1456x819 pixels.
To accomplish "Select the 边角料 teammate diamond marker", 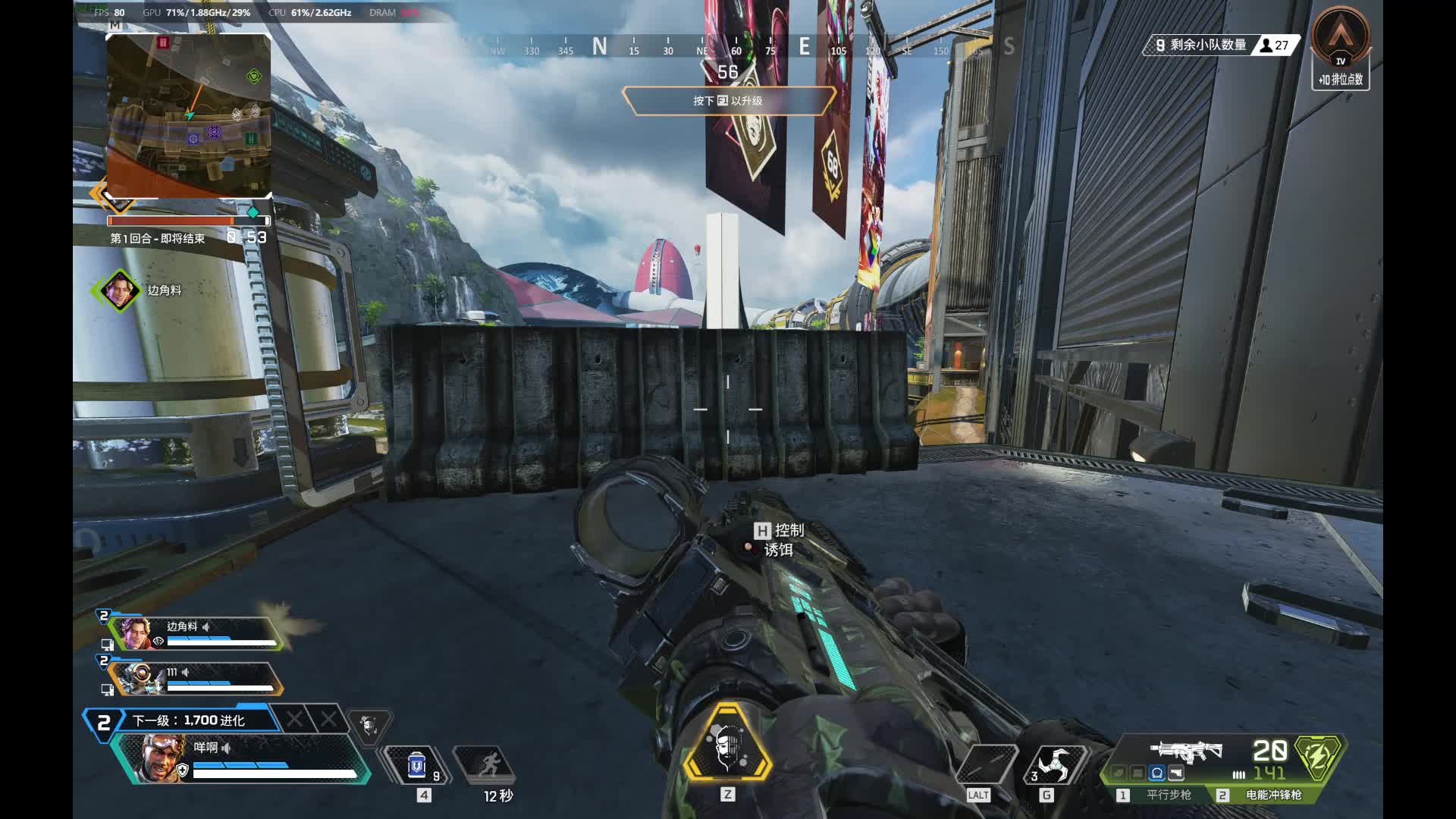I will tap(119, 290).
